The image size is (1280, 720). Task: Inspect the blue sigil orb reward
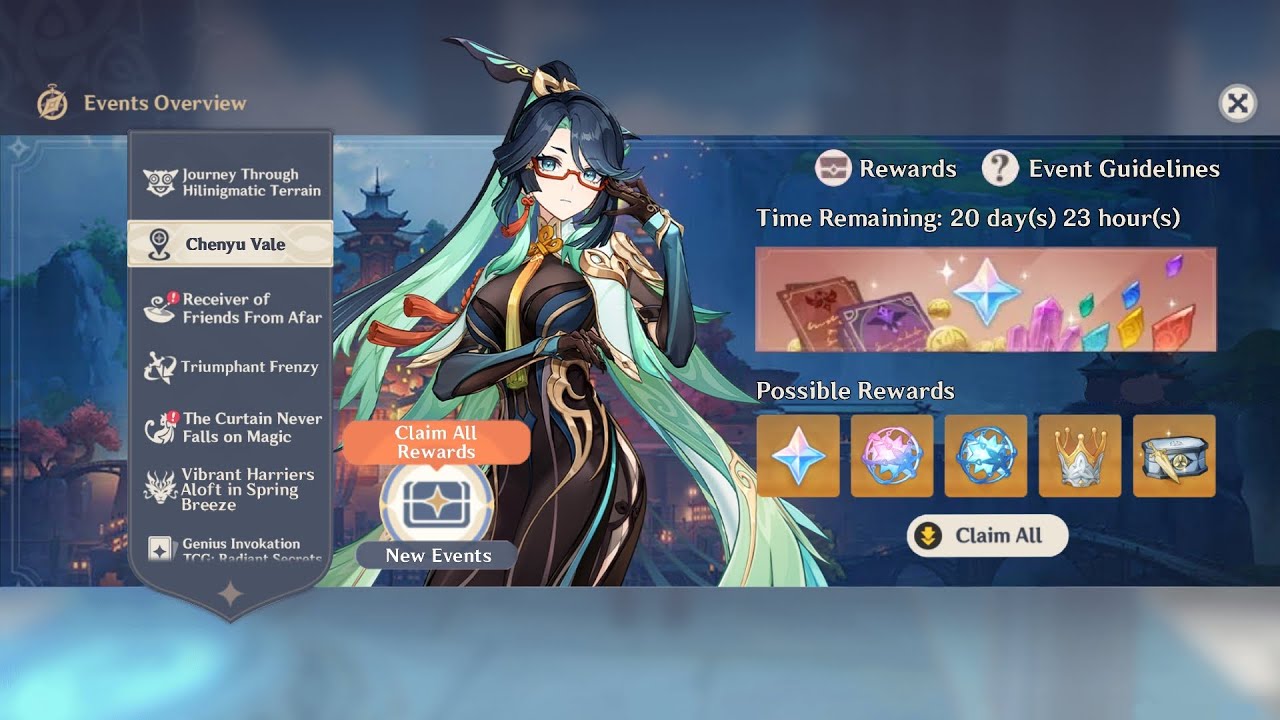pos(986,456)
